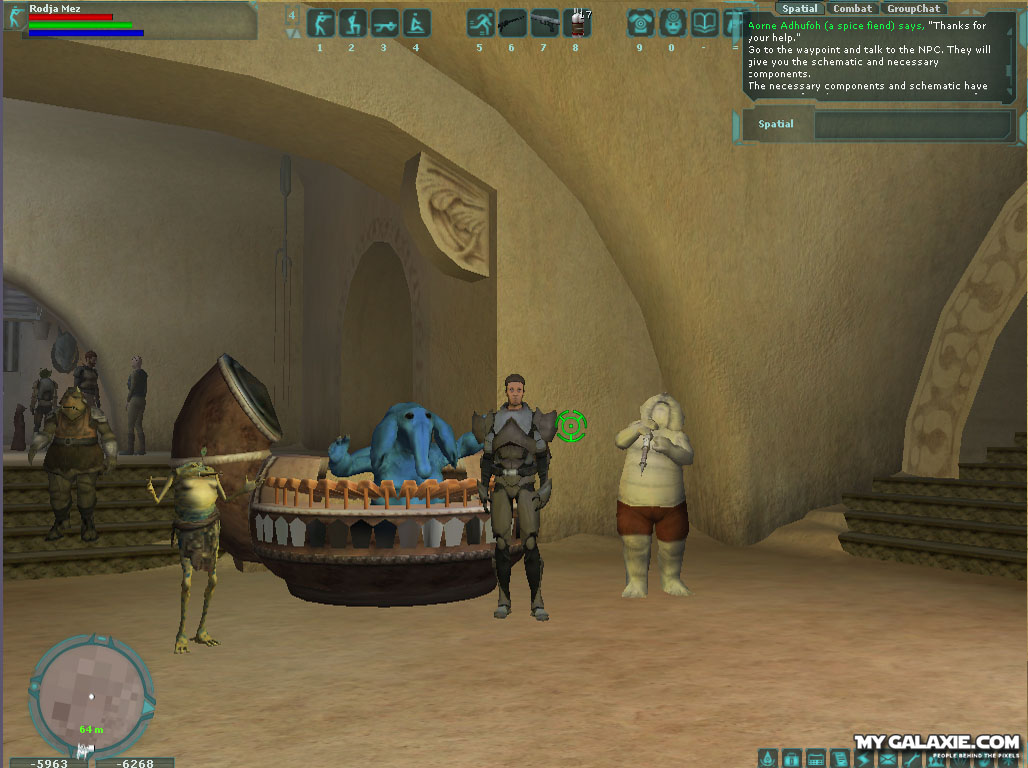
Task: Activate the sitting posture toolbar slot
Action: [x=416, y=22]
